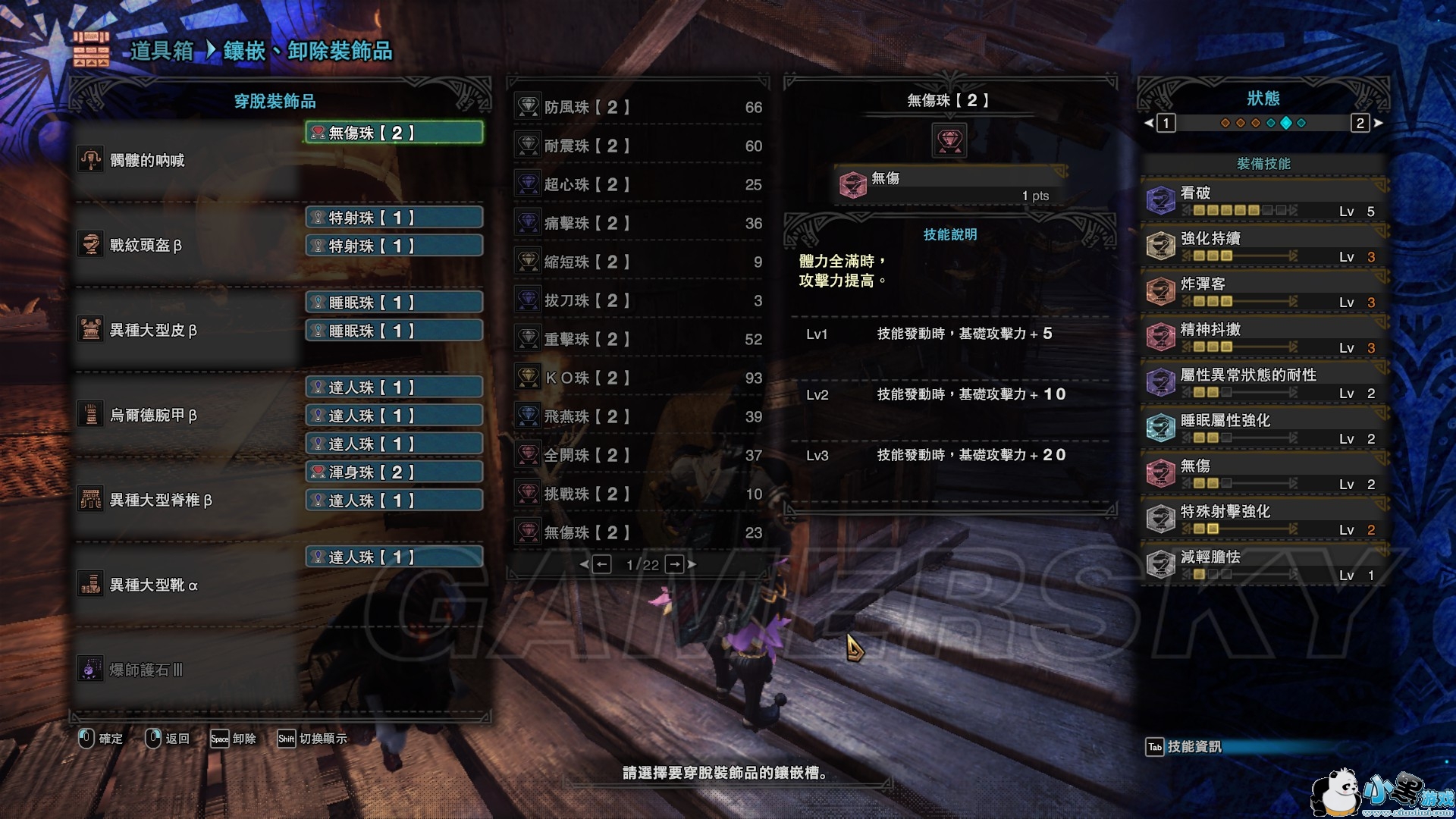Screen dimensions: 1456x819
Task: Select 無傷珠【2】 with 23 in stock
Action: 639,533
